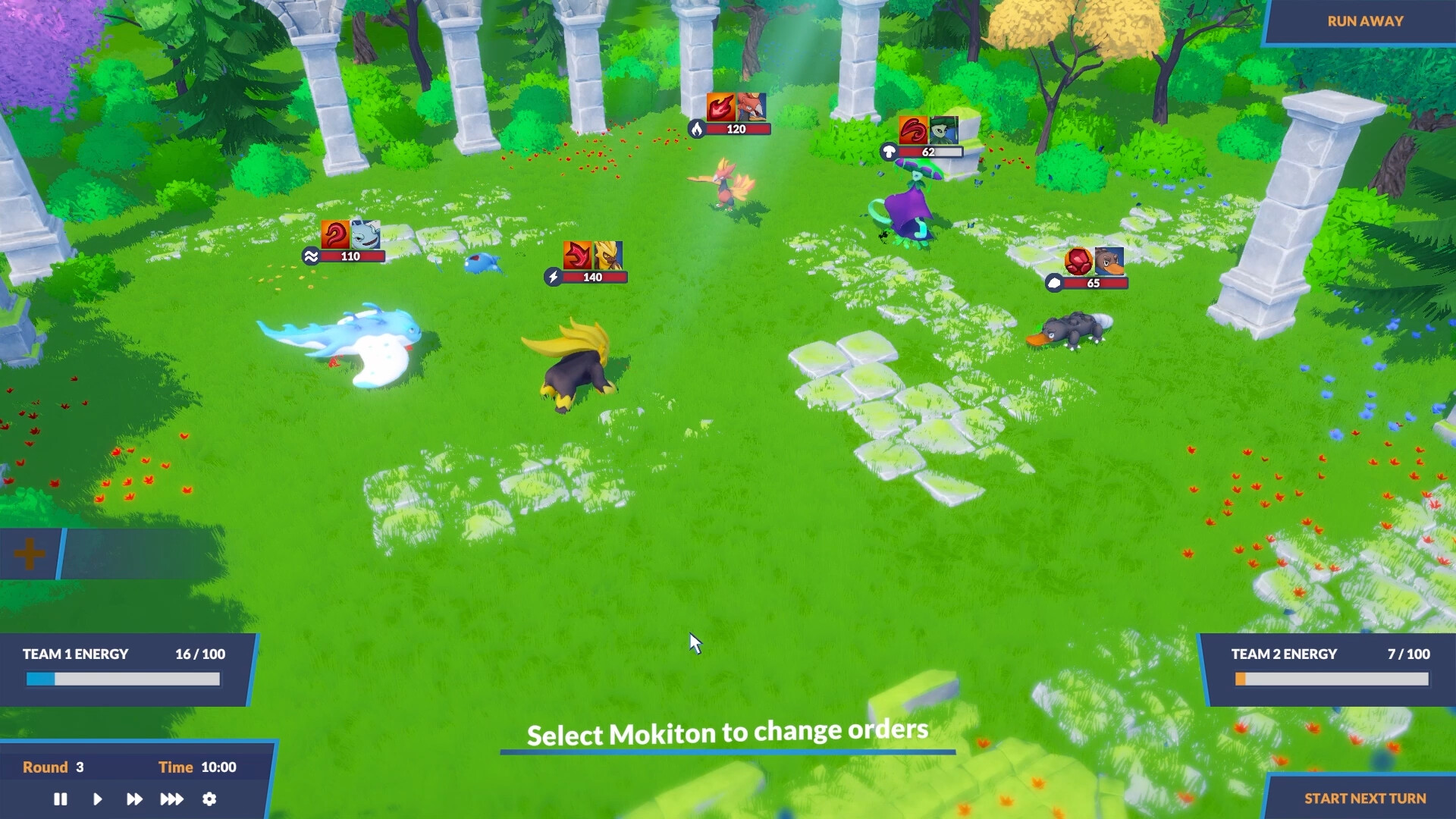Toggle double-speed fast forward
Screen dimensions: 1456x819
click(x=134, y=799)
